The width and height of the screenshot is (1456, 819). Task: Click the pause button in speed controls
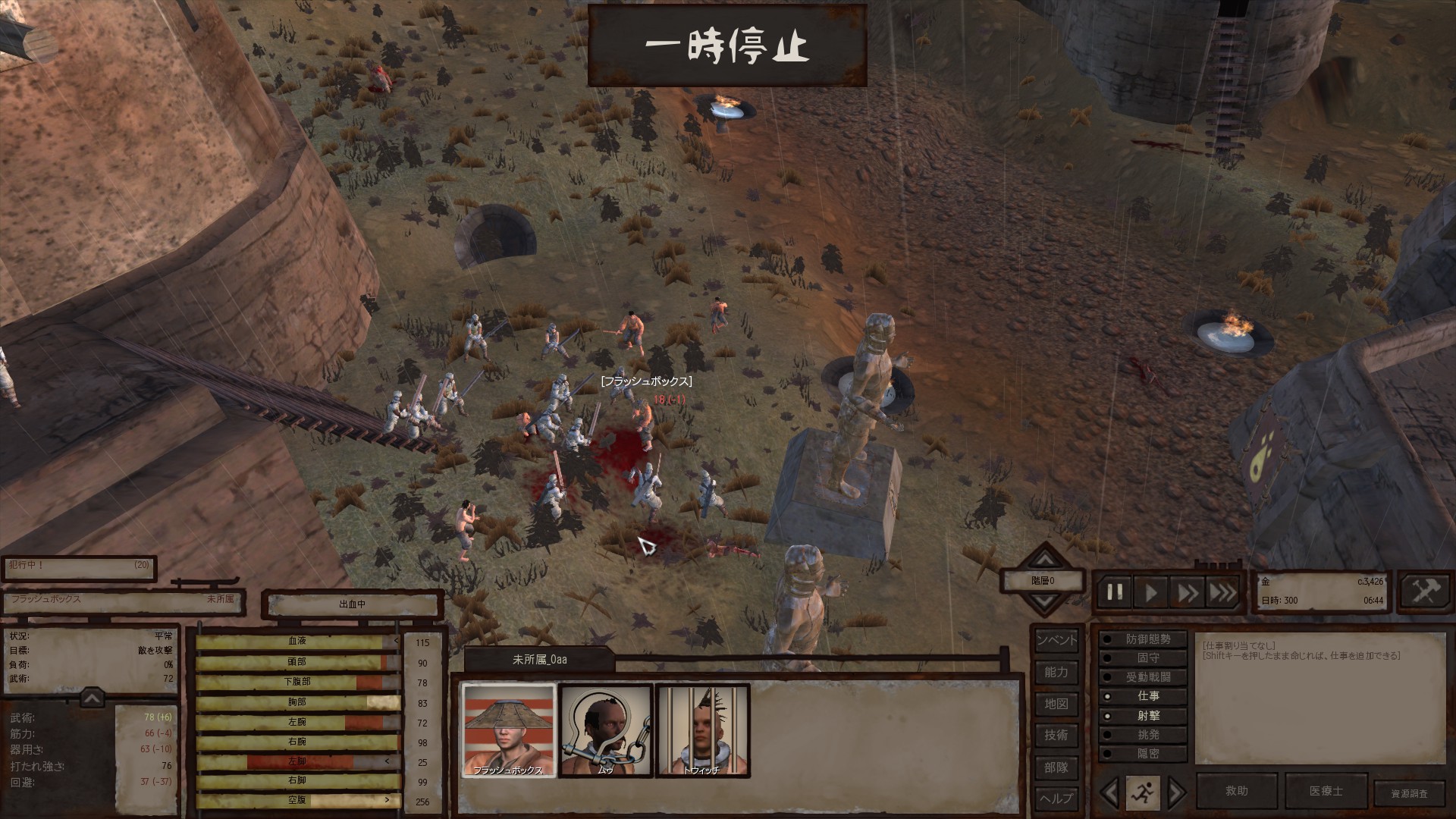pos(1115,592)
